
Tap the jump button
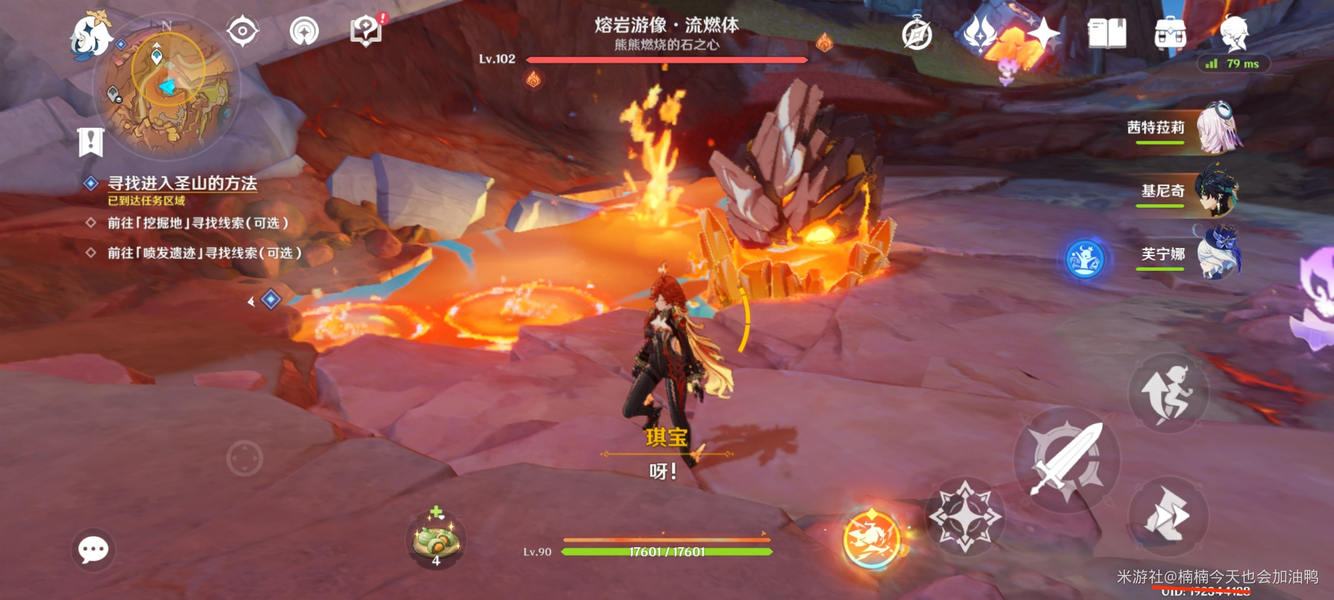1168,391
